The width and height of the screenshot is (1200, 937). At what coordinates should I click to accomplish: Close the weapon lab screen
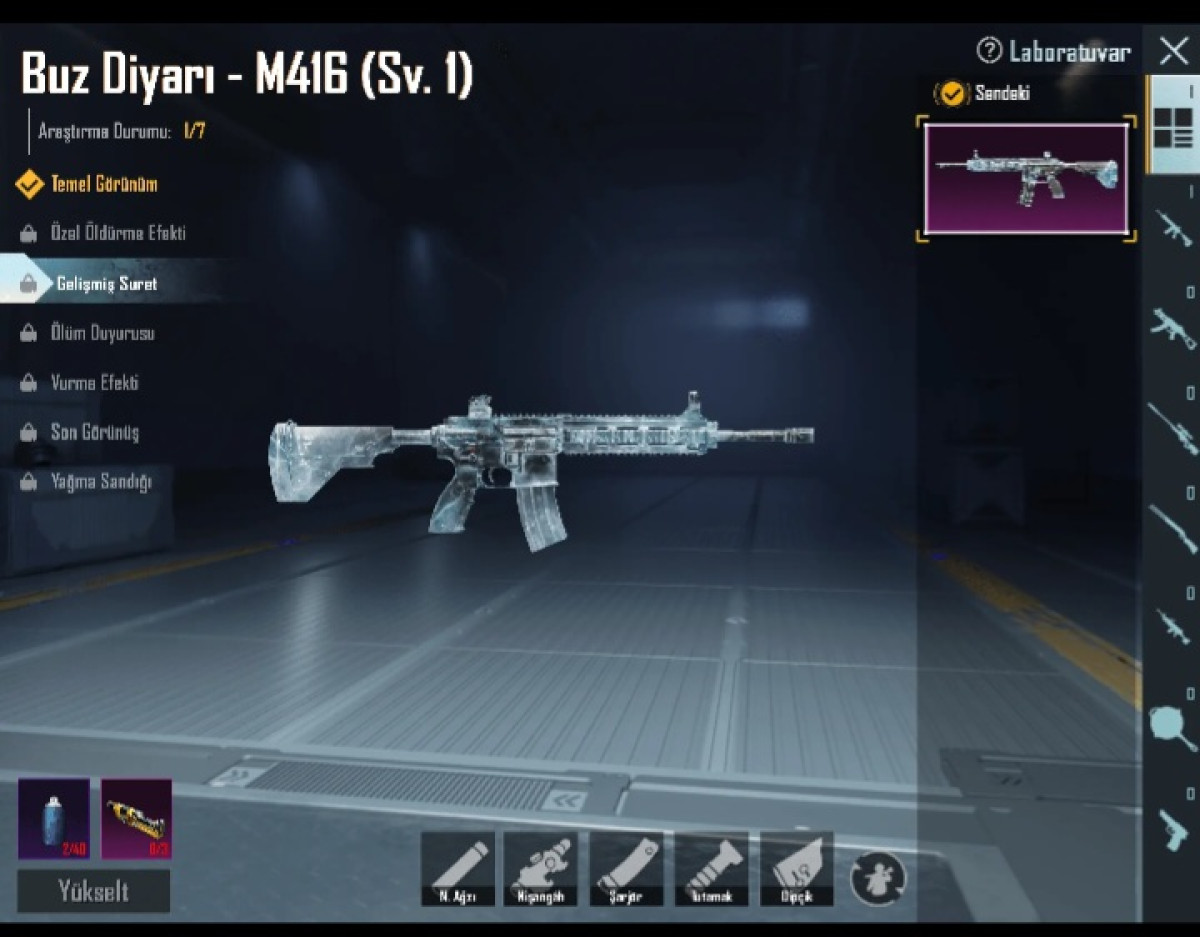click(1173, 50)
